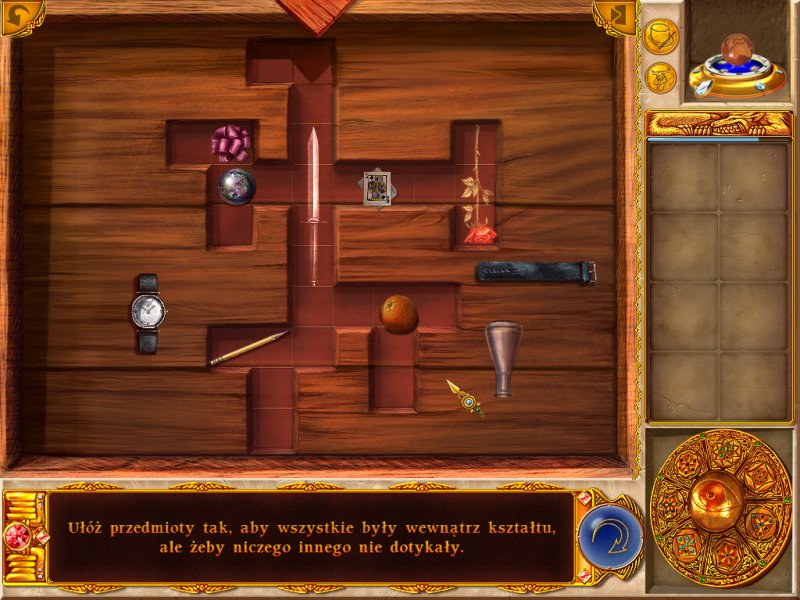Pick the yellow pencil piece
This screenshot has width=800, height=600.
[248, 348]
